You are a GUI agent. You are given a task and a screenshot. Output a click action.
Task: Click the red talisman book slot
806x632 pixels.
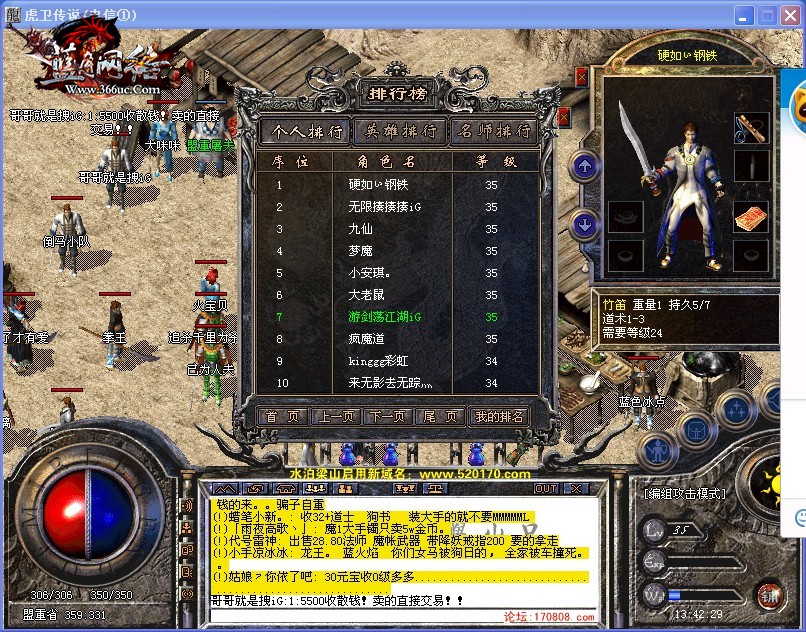point(750,217)
